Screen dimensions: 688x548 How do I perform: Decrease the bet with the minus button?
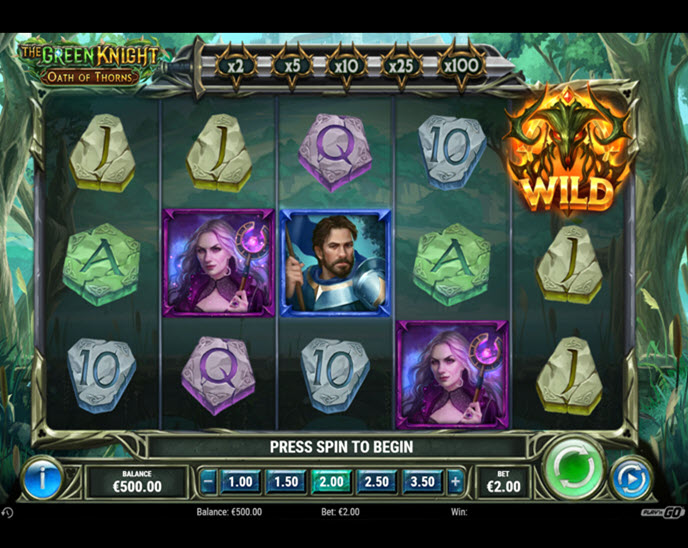(208, 481)
